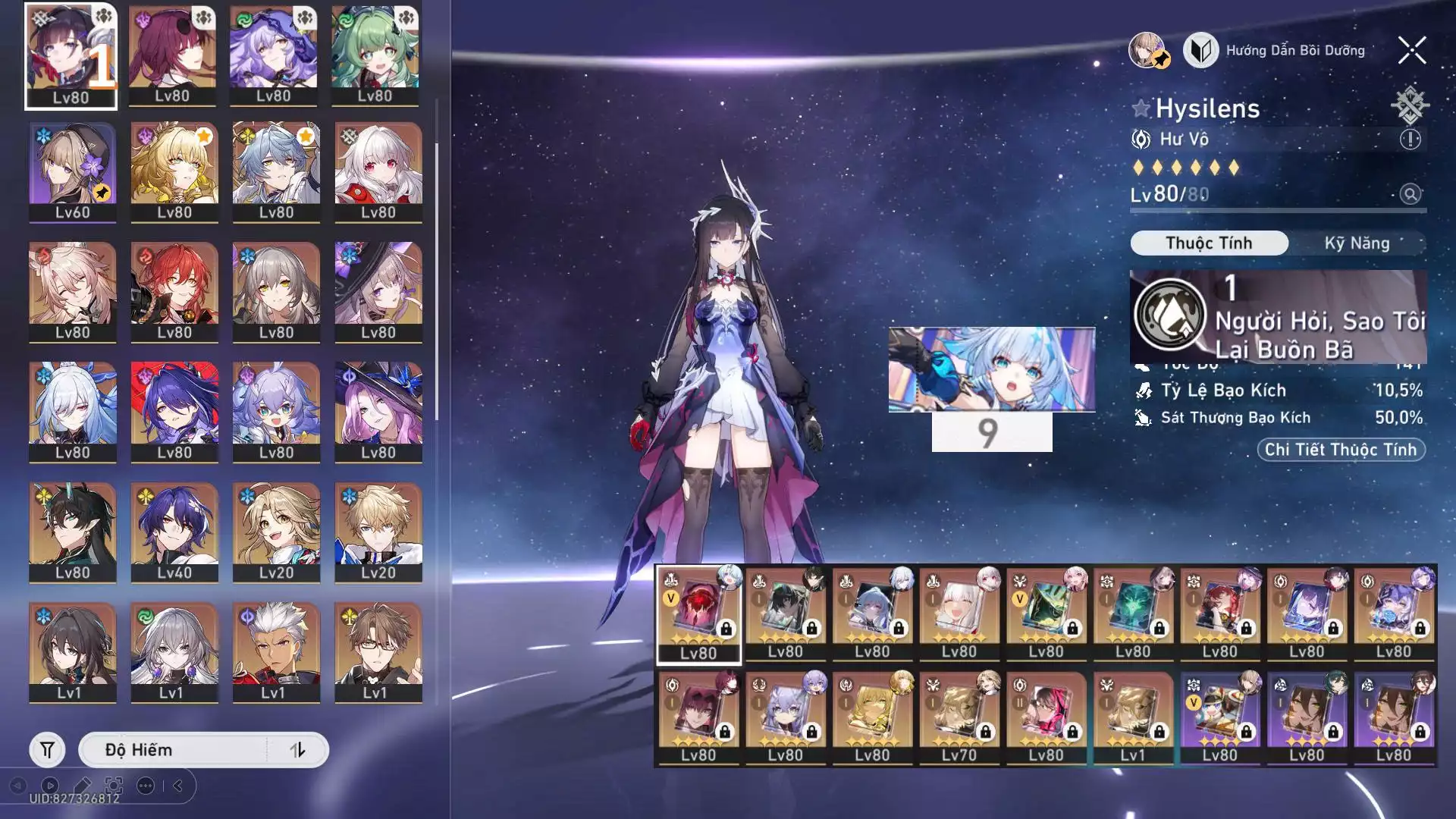Switch to the Kỹ Năng tab

[1357, 243]
